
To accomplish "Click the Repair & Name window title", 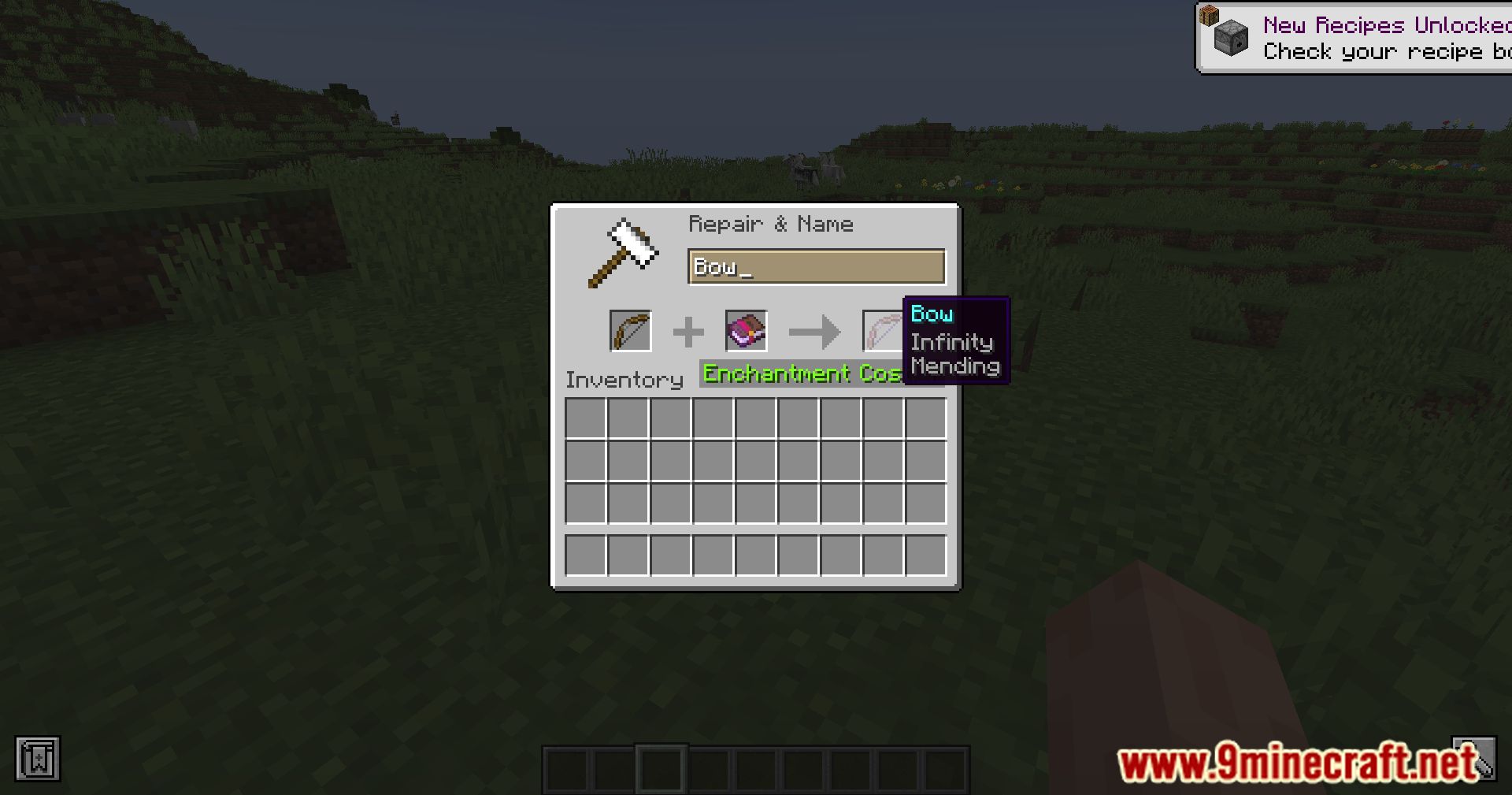I will [770, 223].
